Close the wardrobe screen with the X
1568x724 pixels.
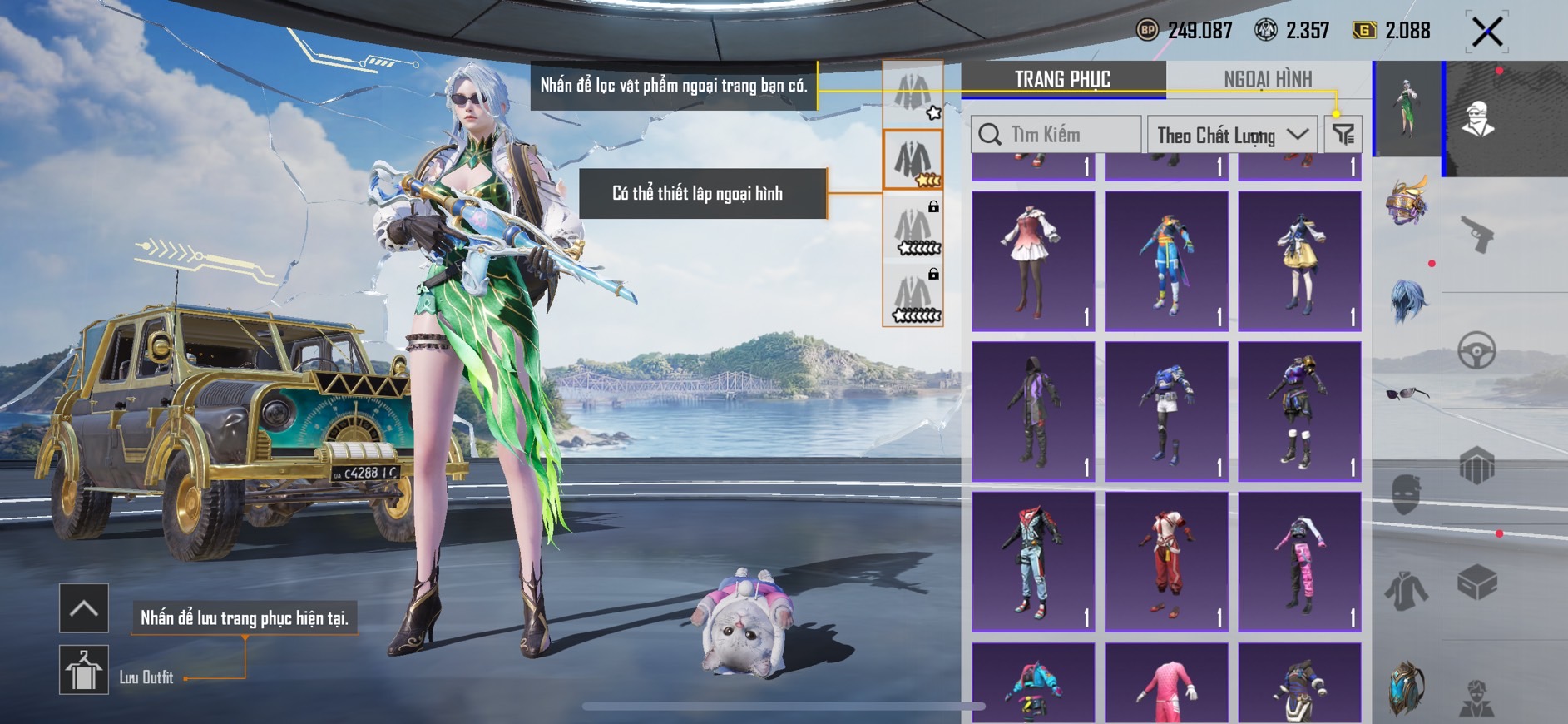coord(1486,32)
